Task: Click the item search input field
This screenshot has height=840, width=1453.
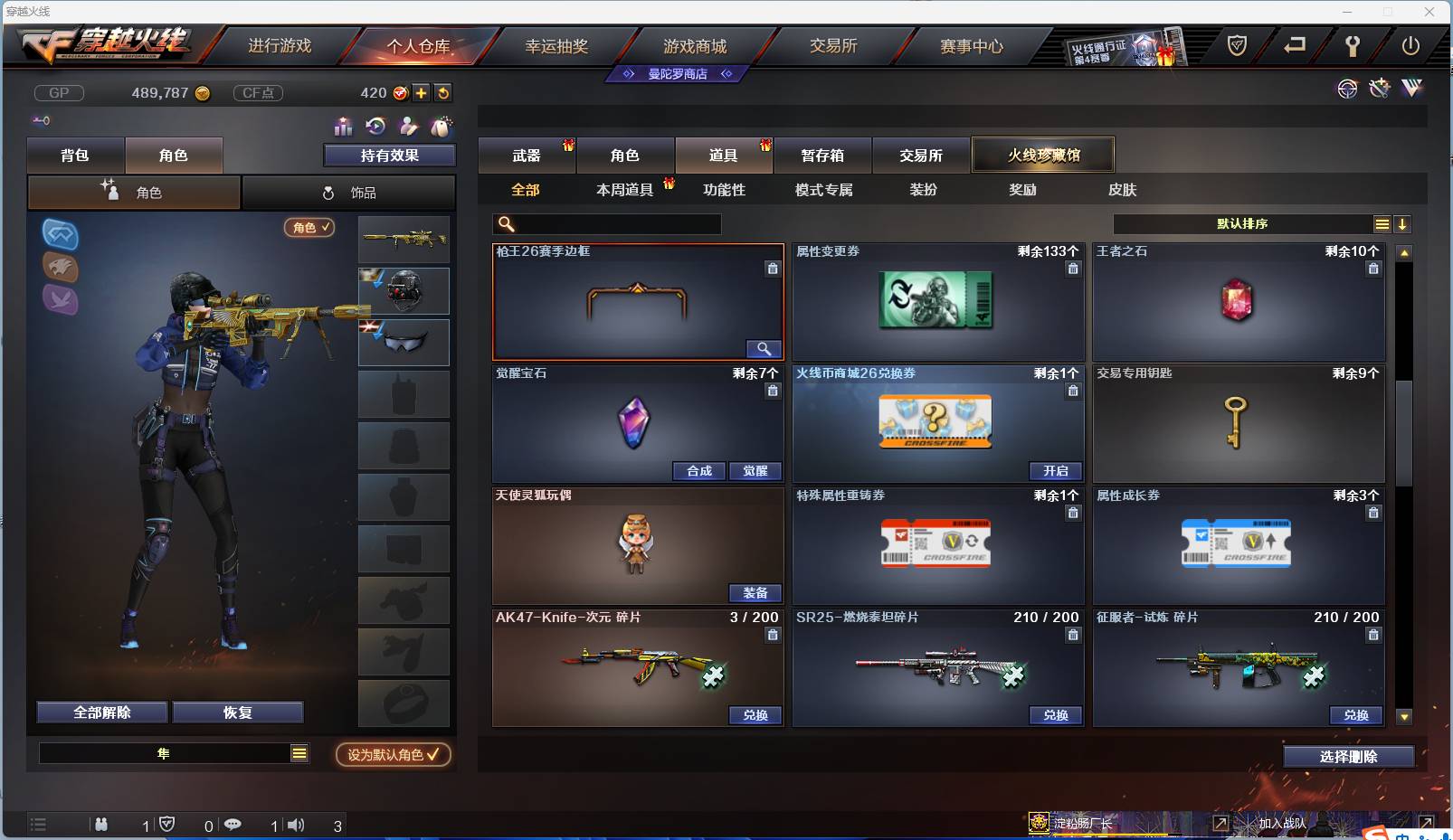Action: [606, 223]
